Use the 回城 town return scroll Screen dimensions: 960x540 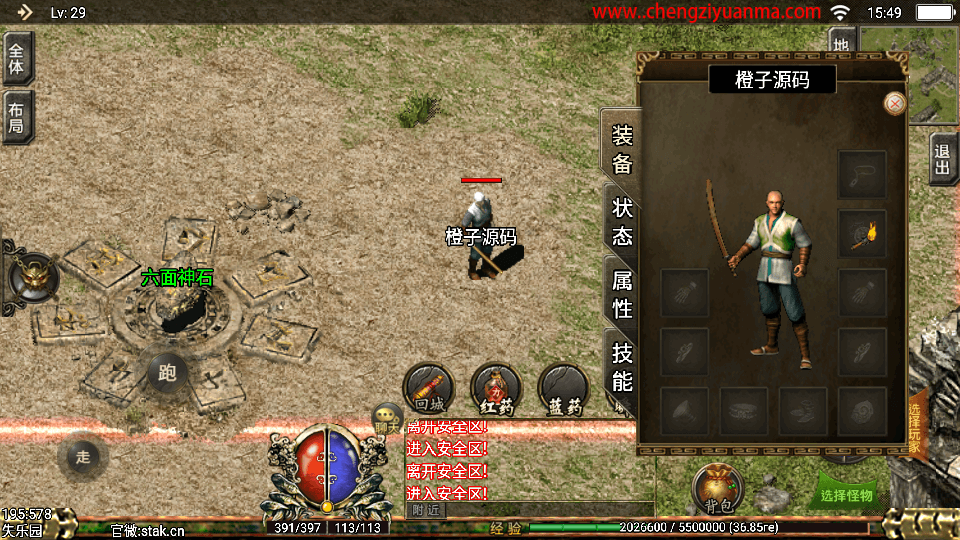click(x=428, y=388)
